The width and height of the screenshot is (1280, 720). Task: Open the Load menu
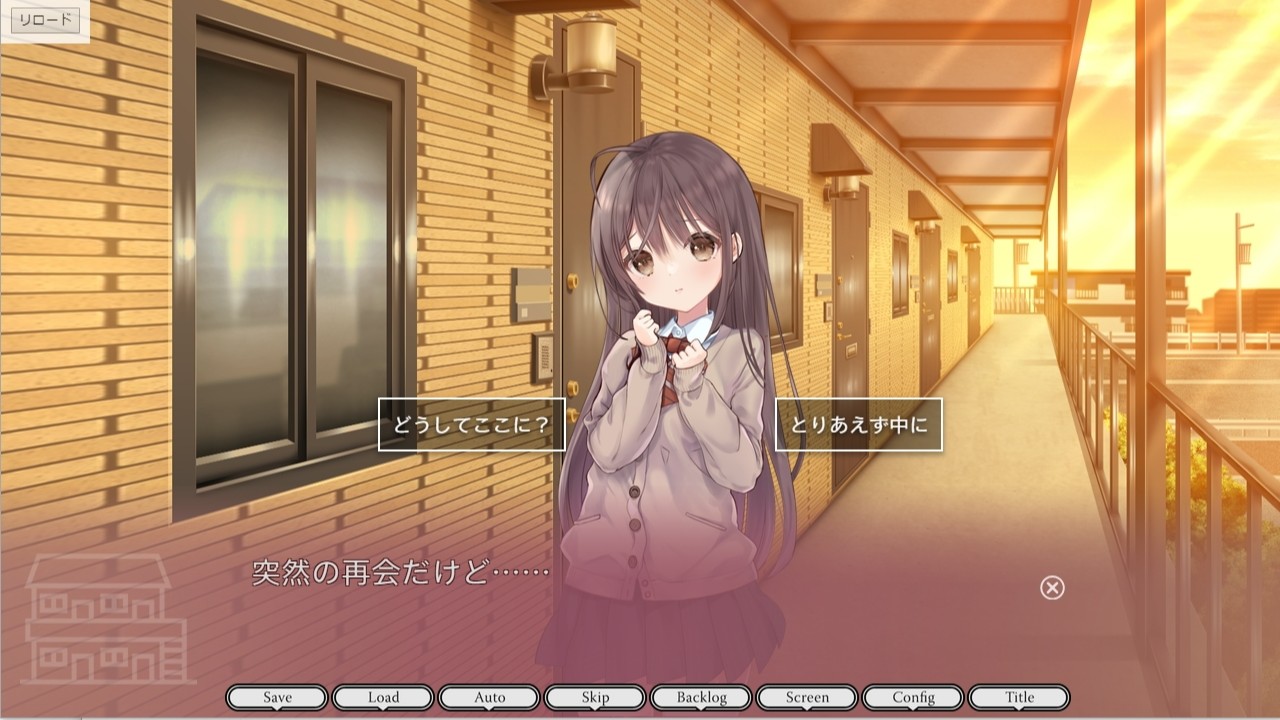coord(383,697)
